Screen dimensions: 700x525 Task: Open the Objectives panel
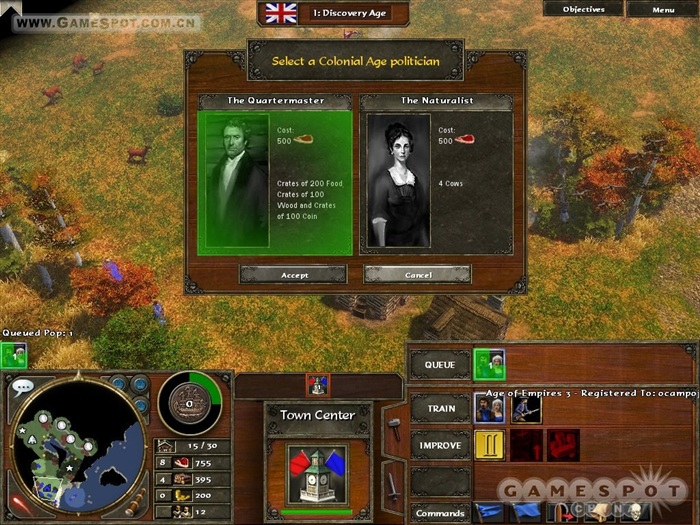[x=583, y=9]
